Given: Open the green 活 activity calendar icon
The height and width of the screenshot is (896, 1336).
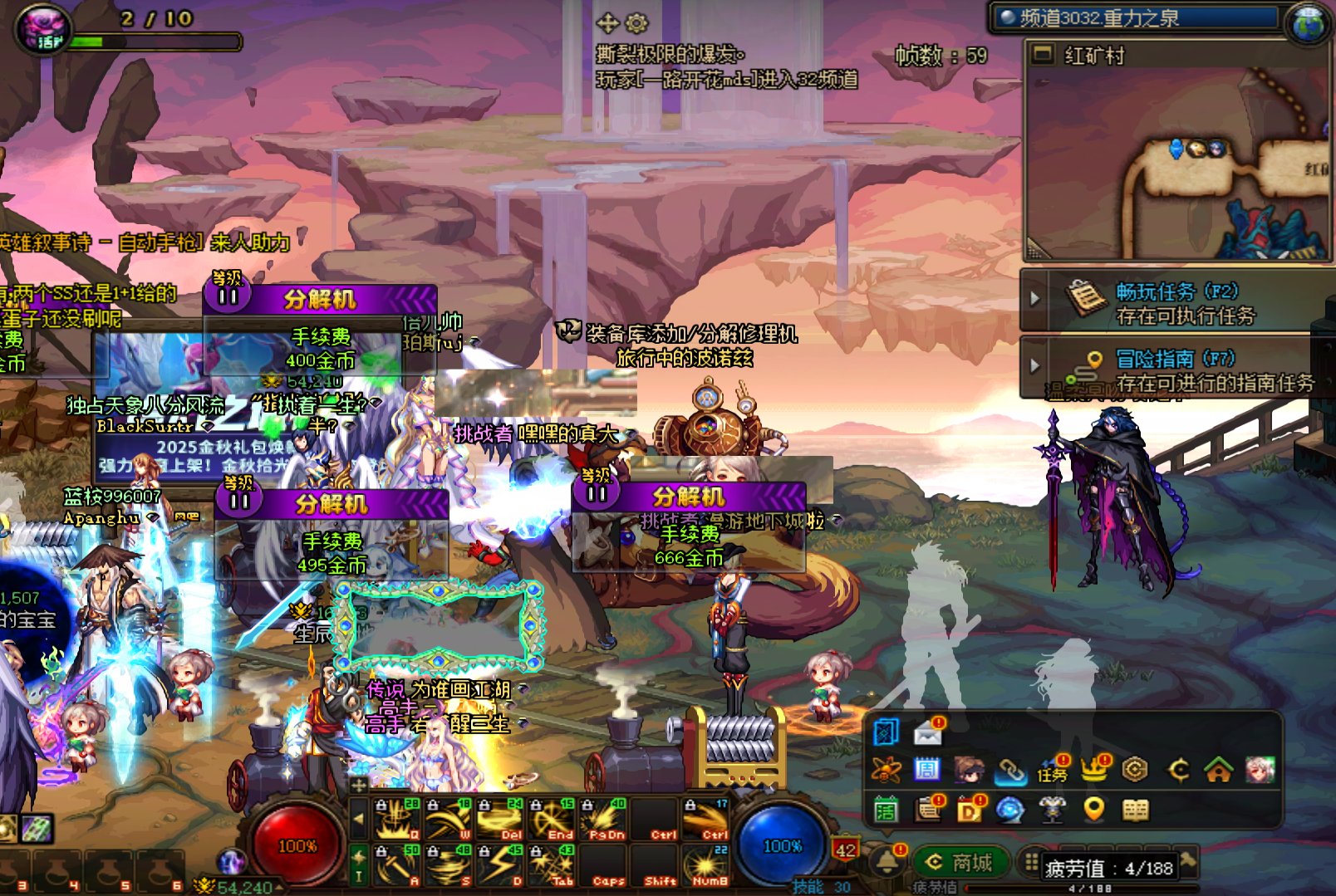Looking at the screenshot, I should point(886,809).
